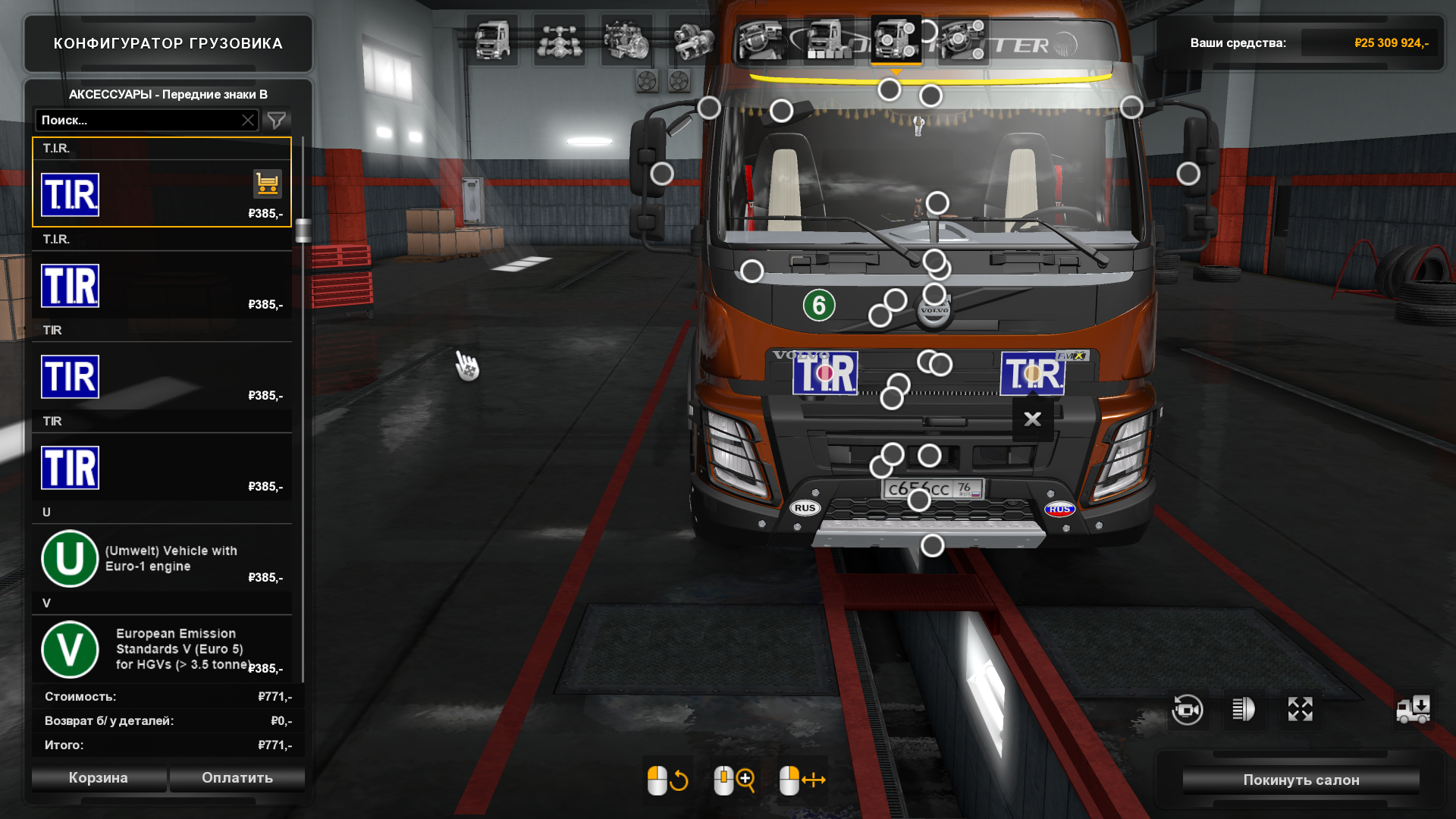1456x819 pixels.
Task: Pay with the Оплатить button
Action: pos(237,778)
